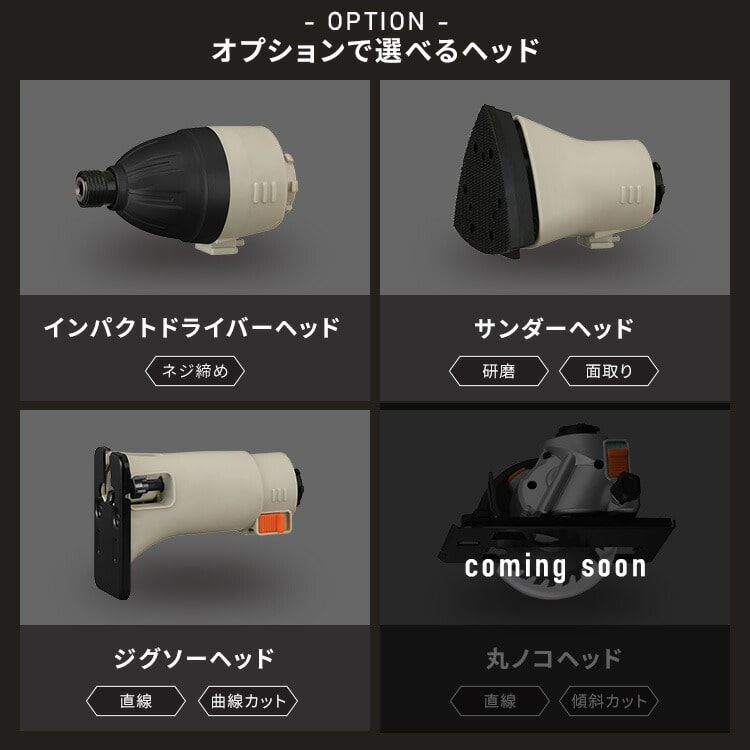Click the greyed-out 傾斜カット tag
The width and height of the screenshot is (750, 750).
(x=609, y=701)
